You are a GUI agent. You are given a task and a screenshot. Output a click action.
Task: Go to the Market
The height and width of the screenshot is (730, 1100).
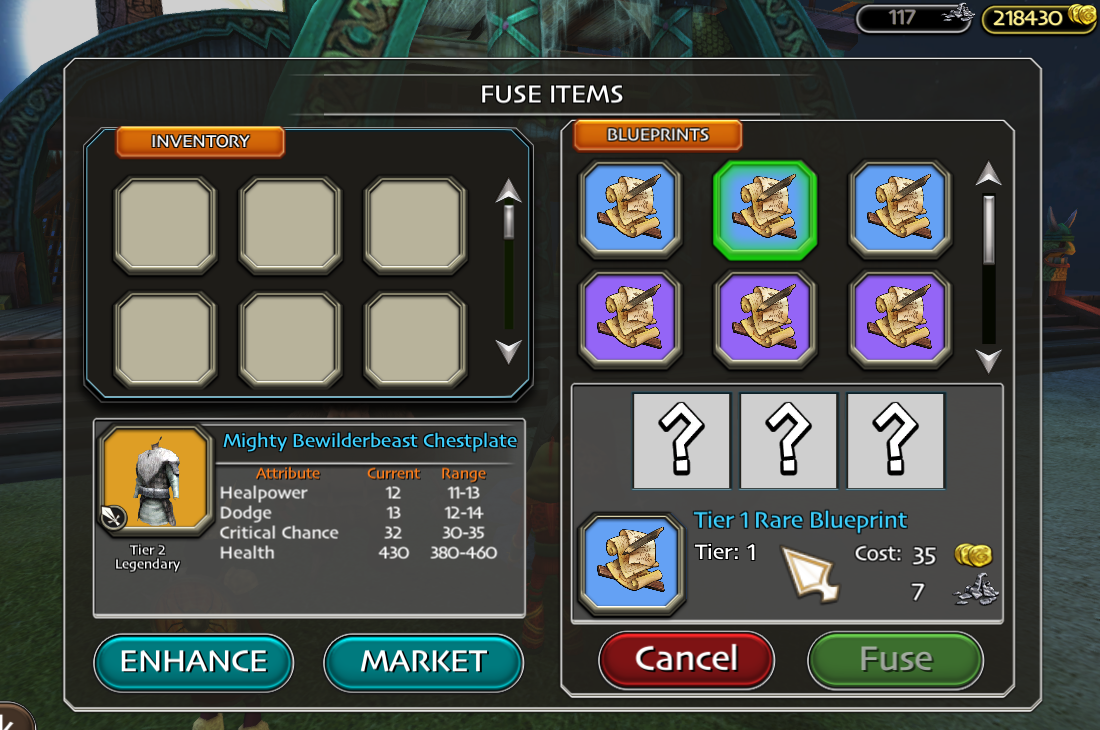pos(423,662)
